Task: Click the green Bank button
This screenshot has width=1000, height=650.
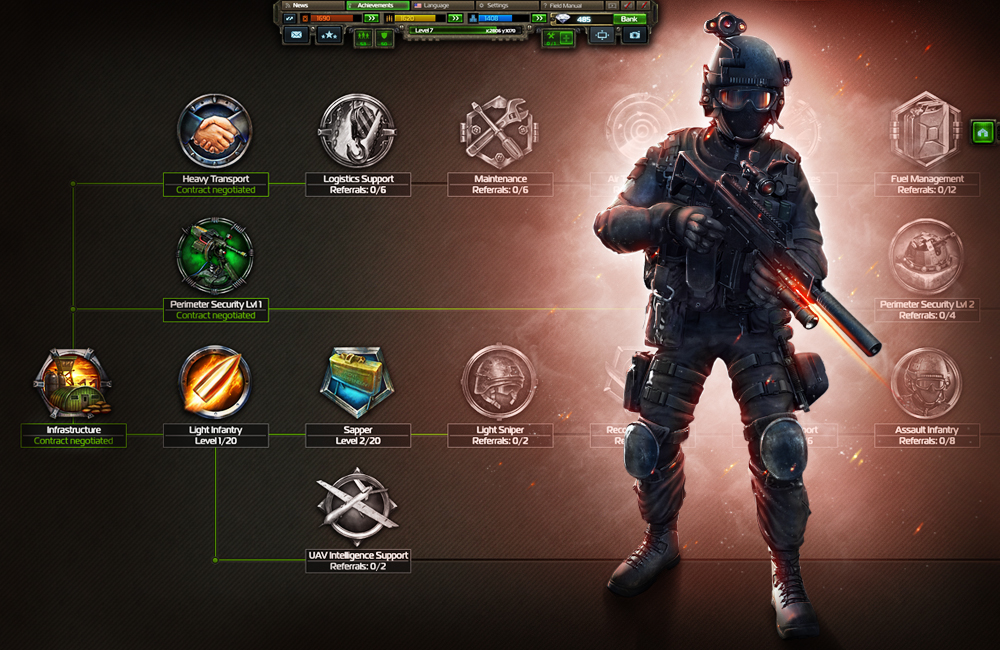Action: [x=629, y=19]
